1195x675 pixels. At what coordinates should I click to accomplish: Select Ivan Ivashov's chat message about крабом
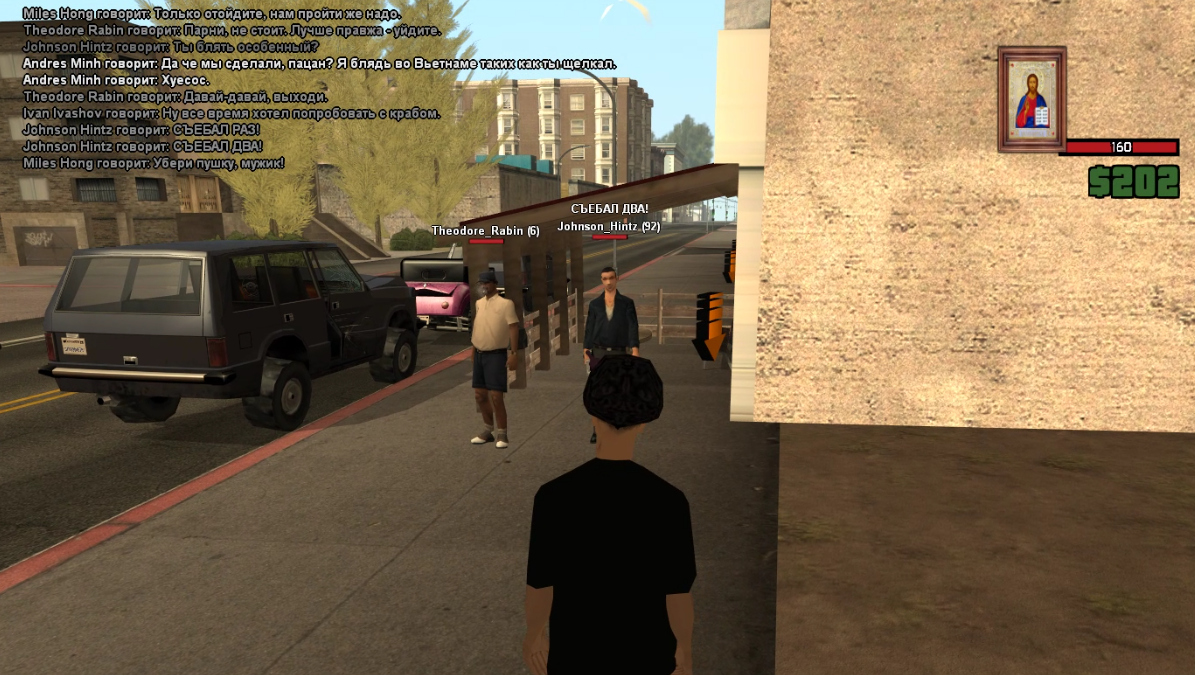231,113
